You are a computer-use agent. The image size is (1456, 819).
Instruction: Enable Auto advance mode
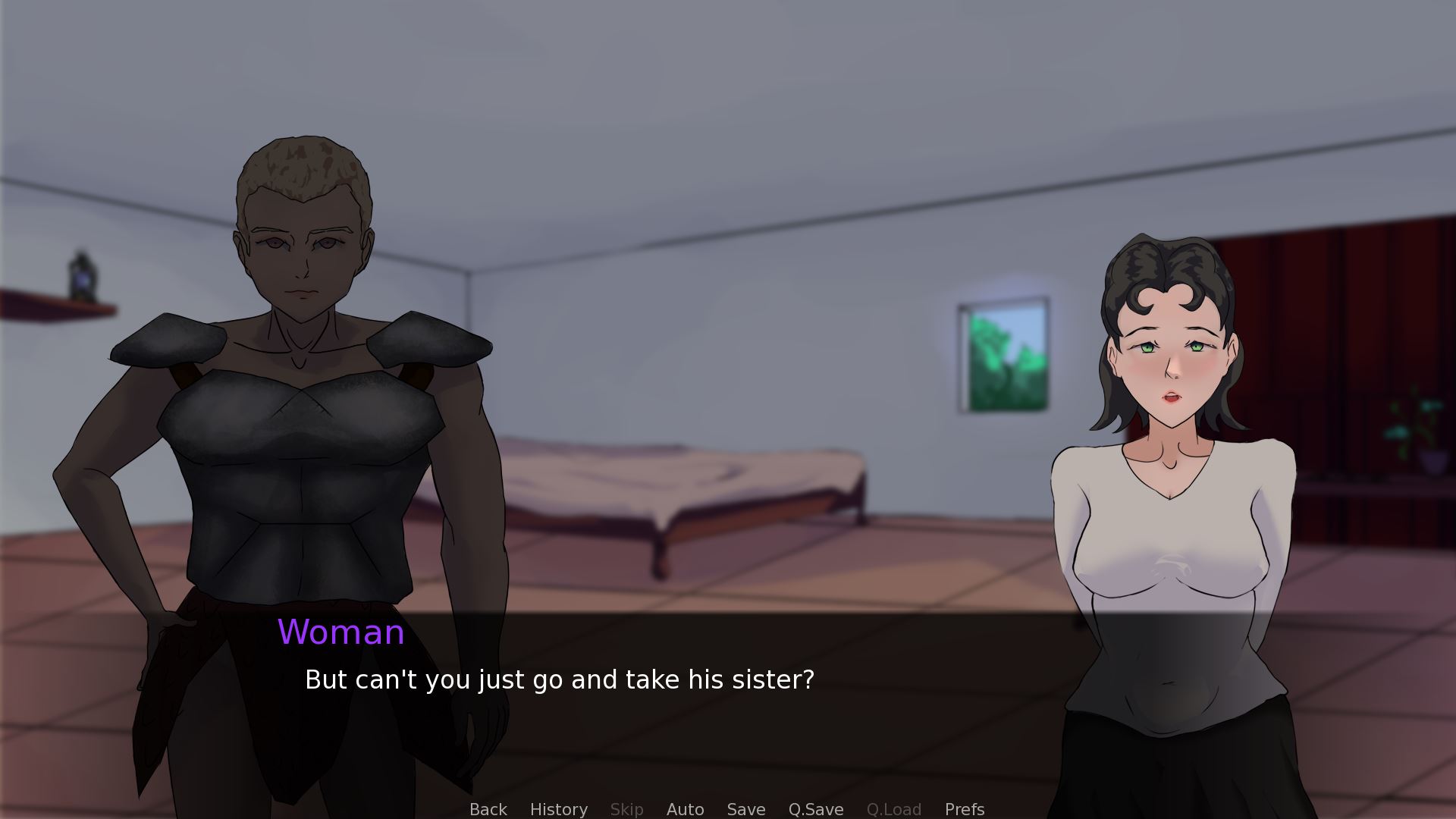point(685,809)
